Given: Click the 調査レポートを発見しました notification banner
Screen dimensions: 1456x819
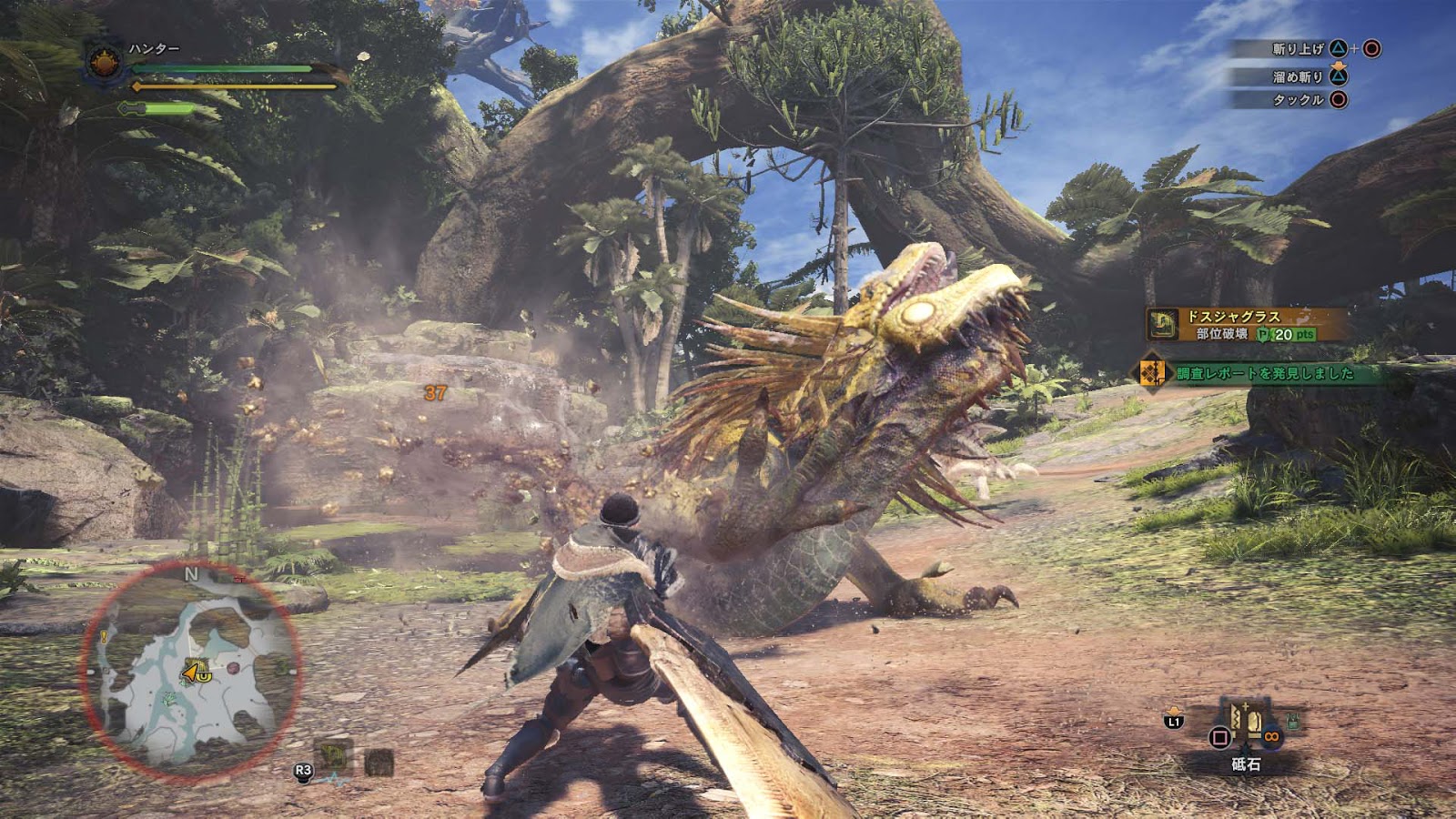Looking at the screenshot, I should point(1264,373).
